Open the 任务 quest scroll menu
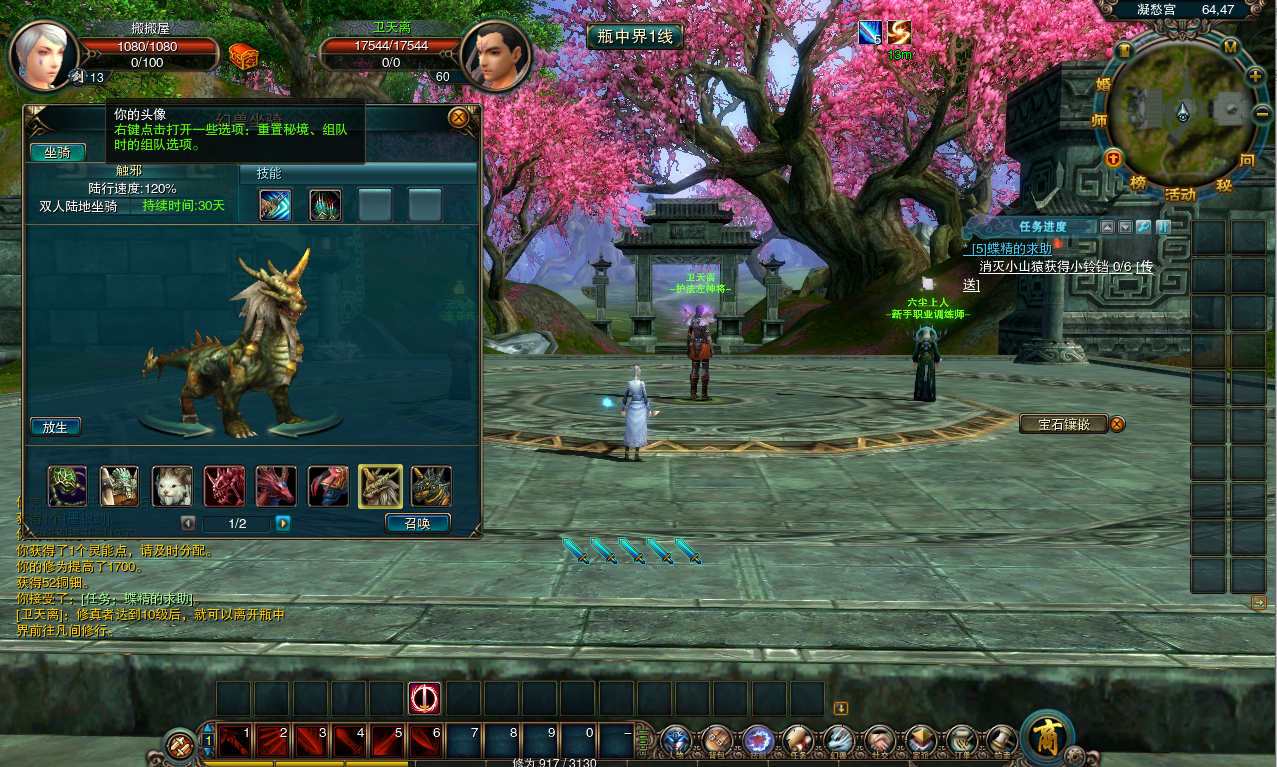This screenshot has height=767, width=1277. pos(798,741)
